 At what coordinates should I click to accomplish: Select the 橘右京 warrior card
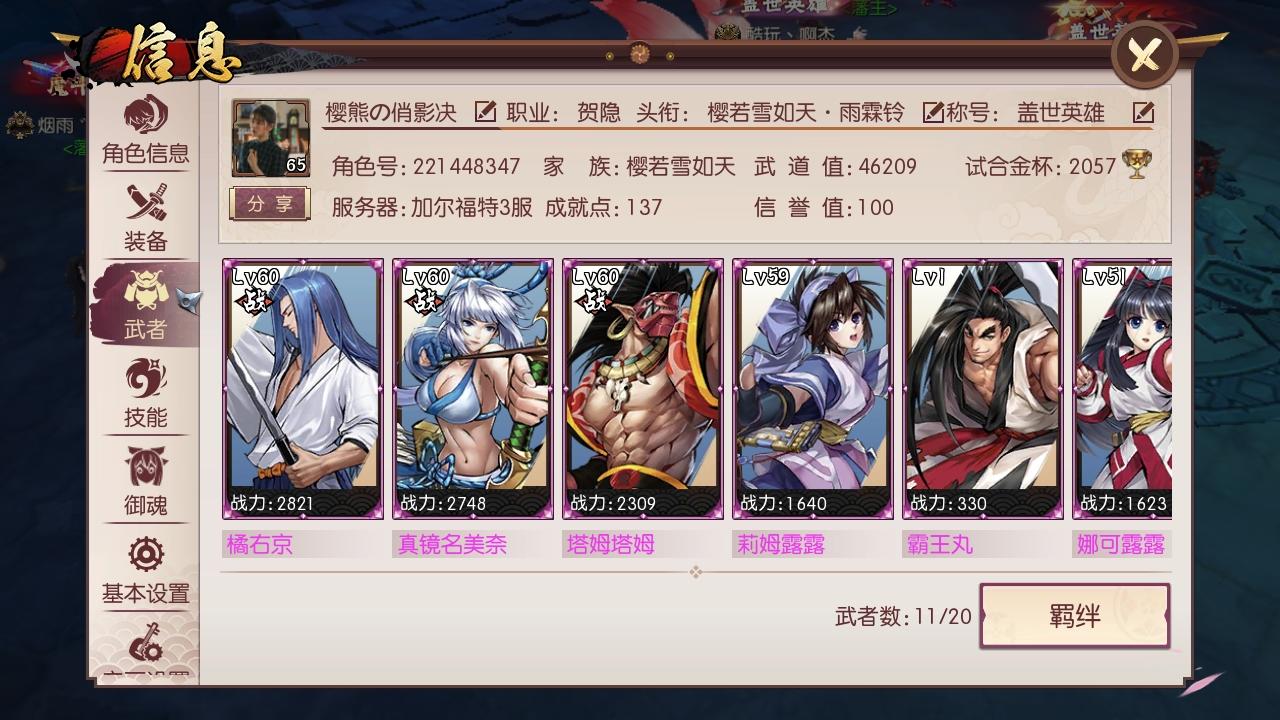[x=303, y=390]
